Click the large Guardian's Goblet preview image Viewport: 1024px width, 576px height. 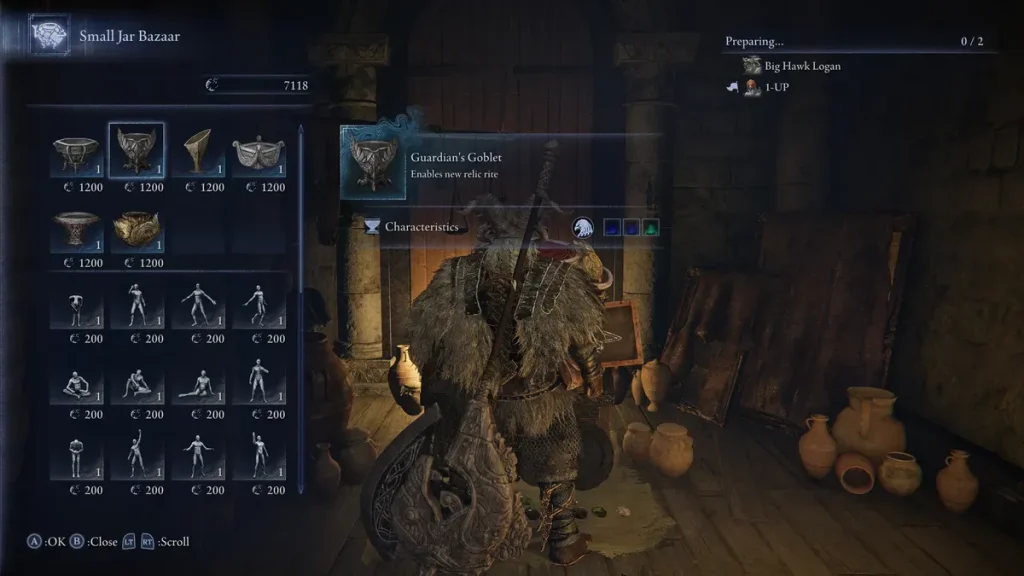(372, 163)
